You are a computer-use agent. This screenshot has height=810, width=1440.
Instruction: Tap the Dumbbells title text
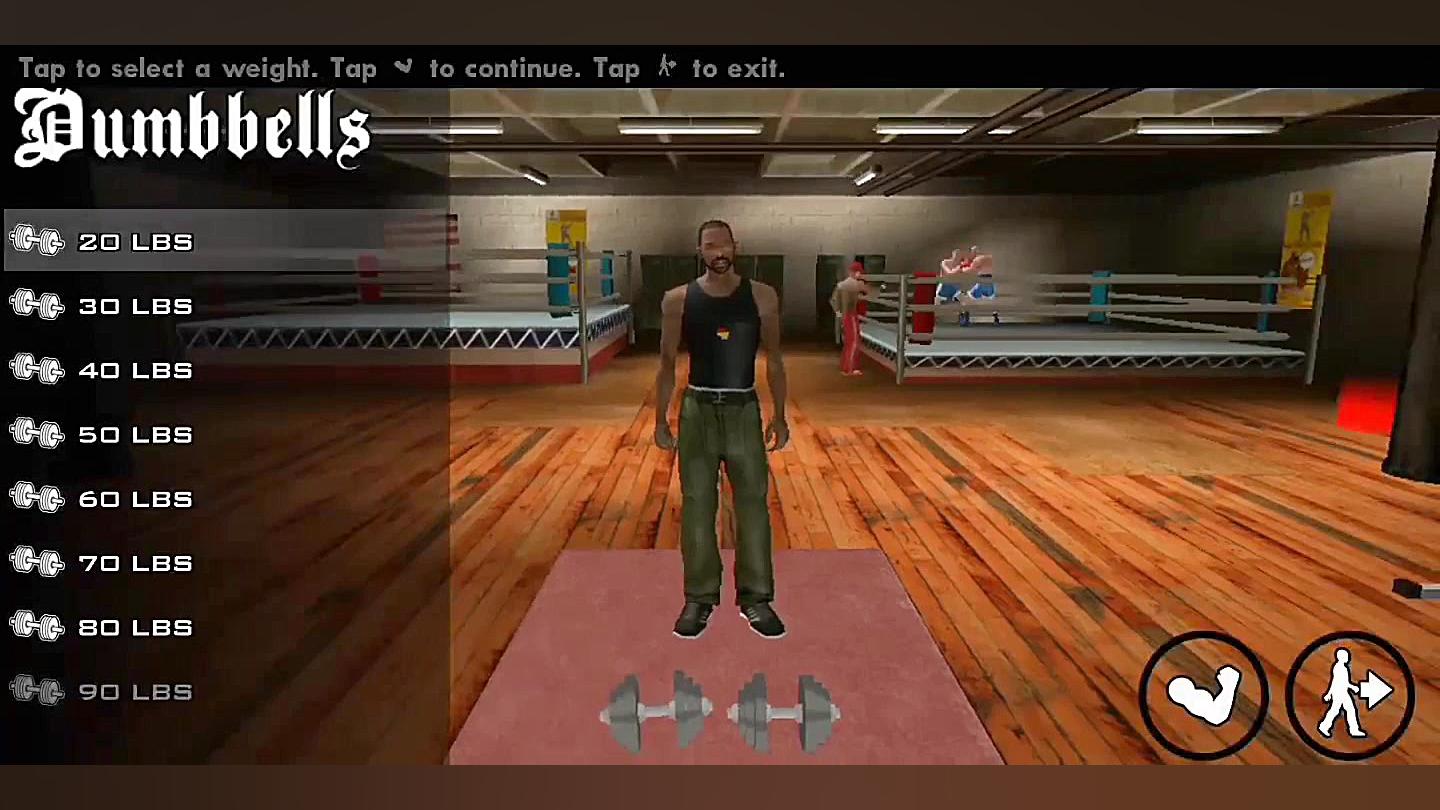pos(190,128)
